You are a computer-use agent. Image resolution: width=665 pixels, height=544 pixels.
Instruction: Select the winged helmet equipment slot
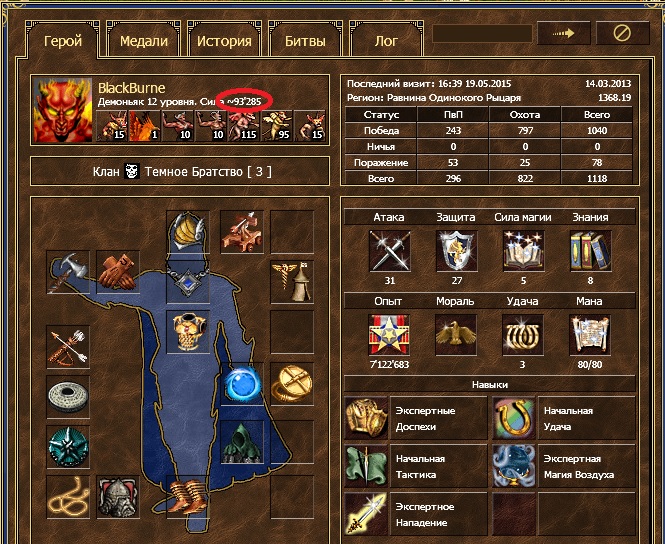(188, 232)
